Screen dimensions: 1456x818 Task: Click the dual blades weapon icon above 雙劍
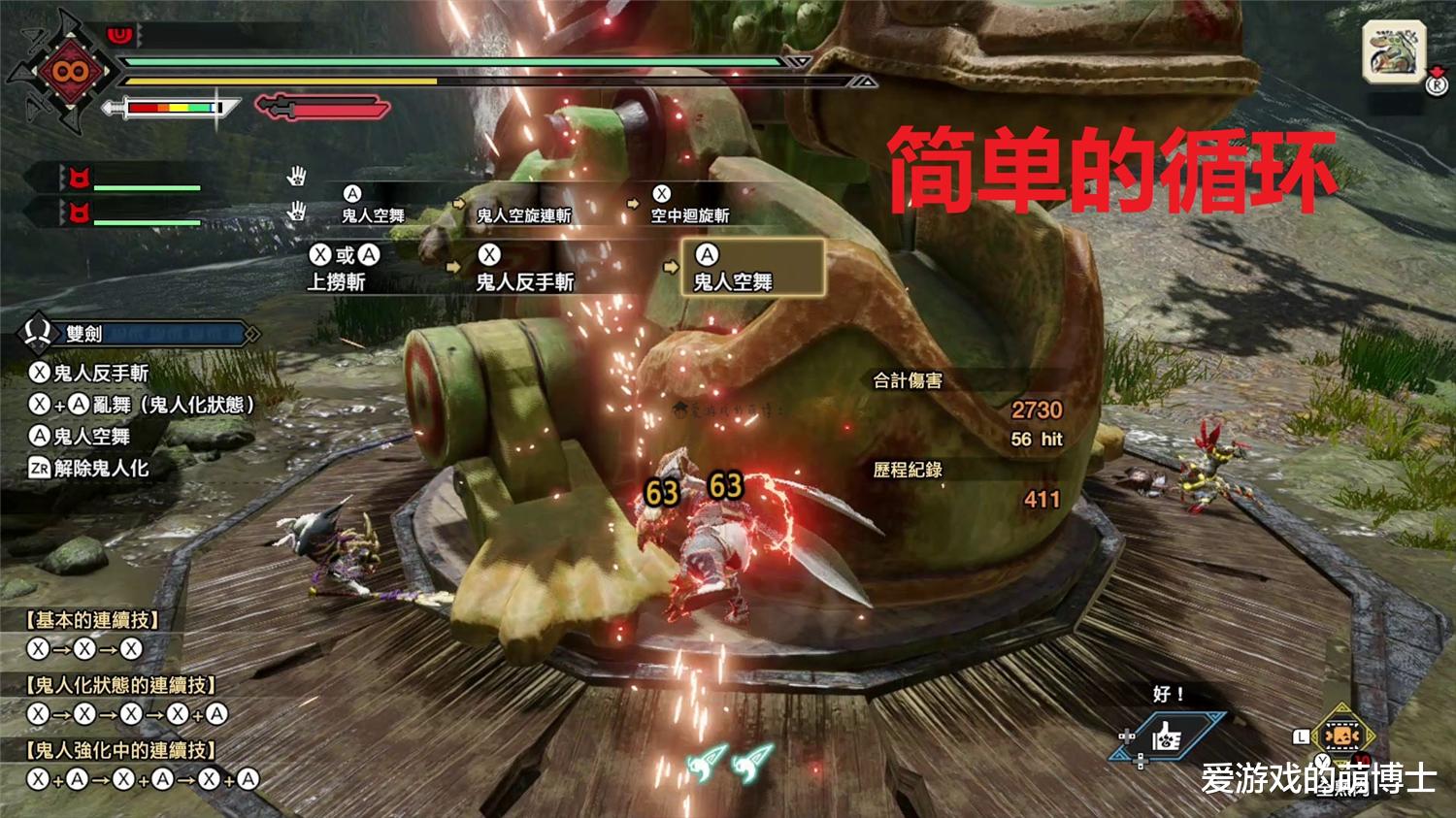(36, 333)
